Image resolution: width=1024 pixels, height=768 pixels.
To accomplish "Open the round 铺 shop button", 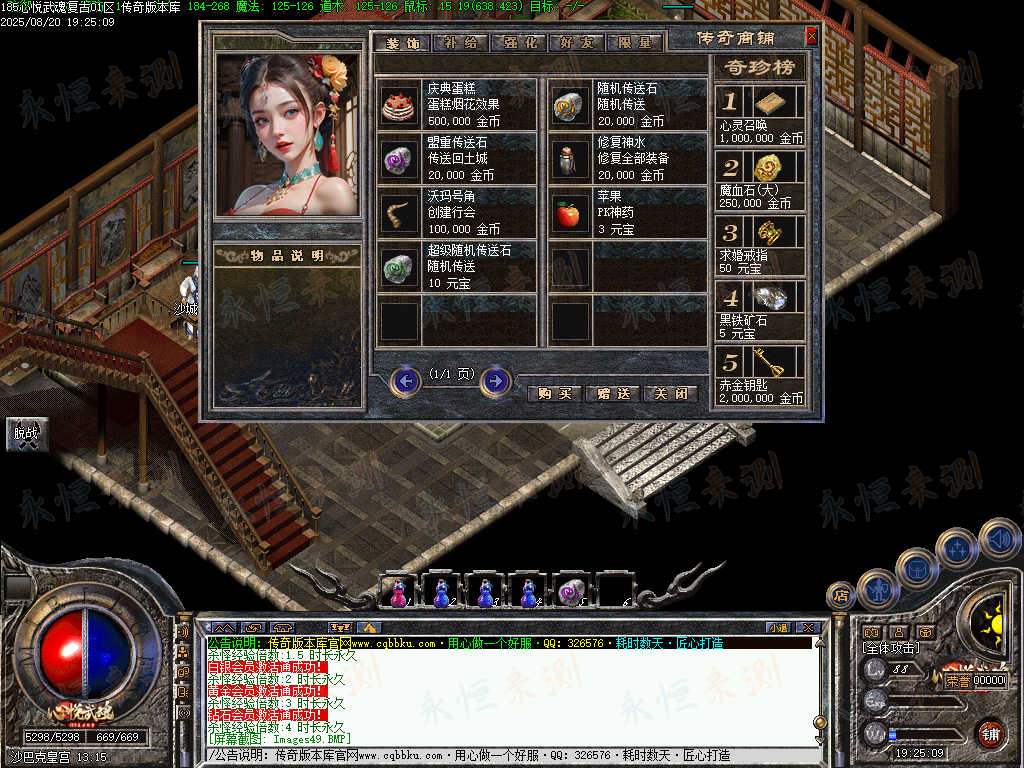I will pos(991,733).
